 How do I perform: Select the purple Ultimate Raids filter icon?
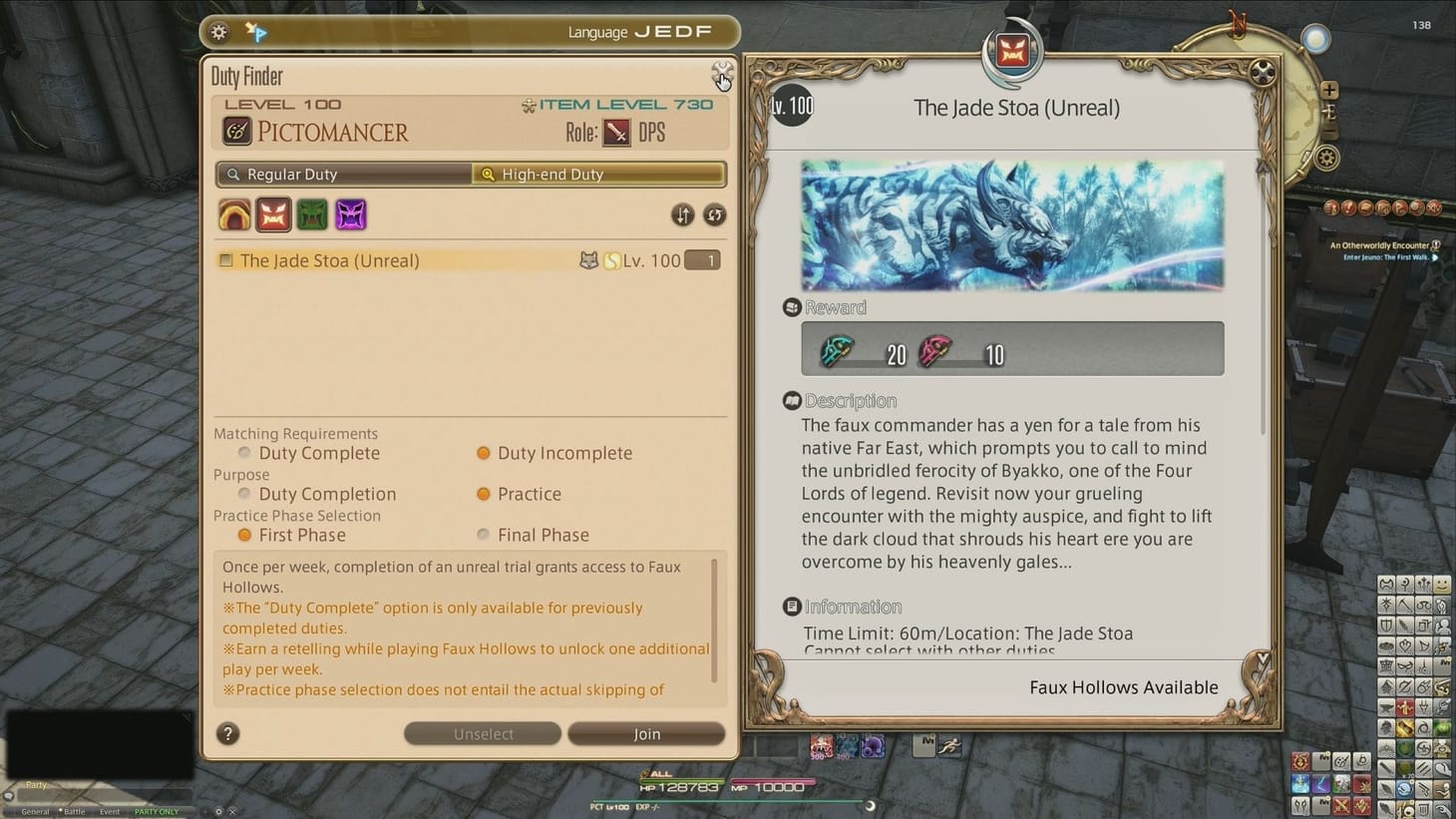point(351,214)
